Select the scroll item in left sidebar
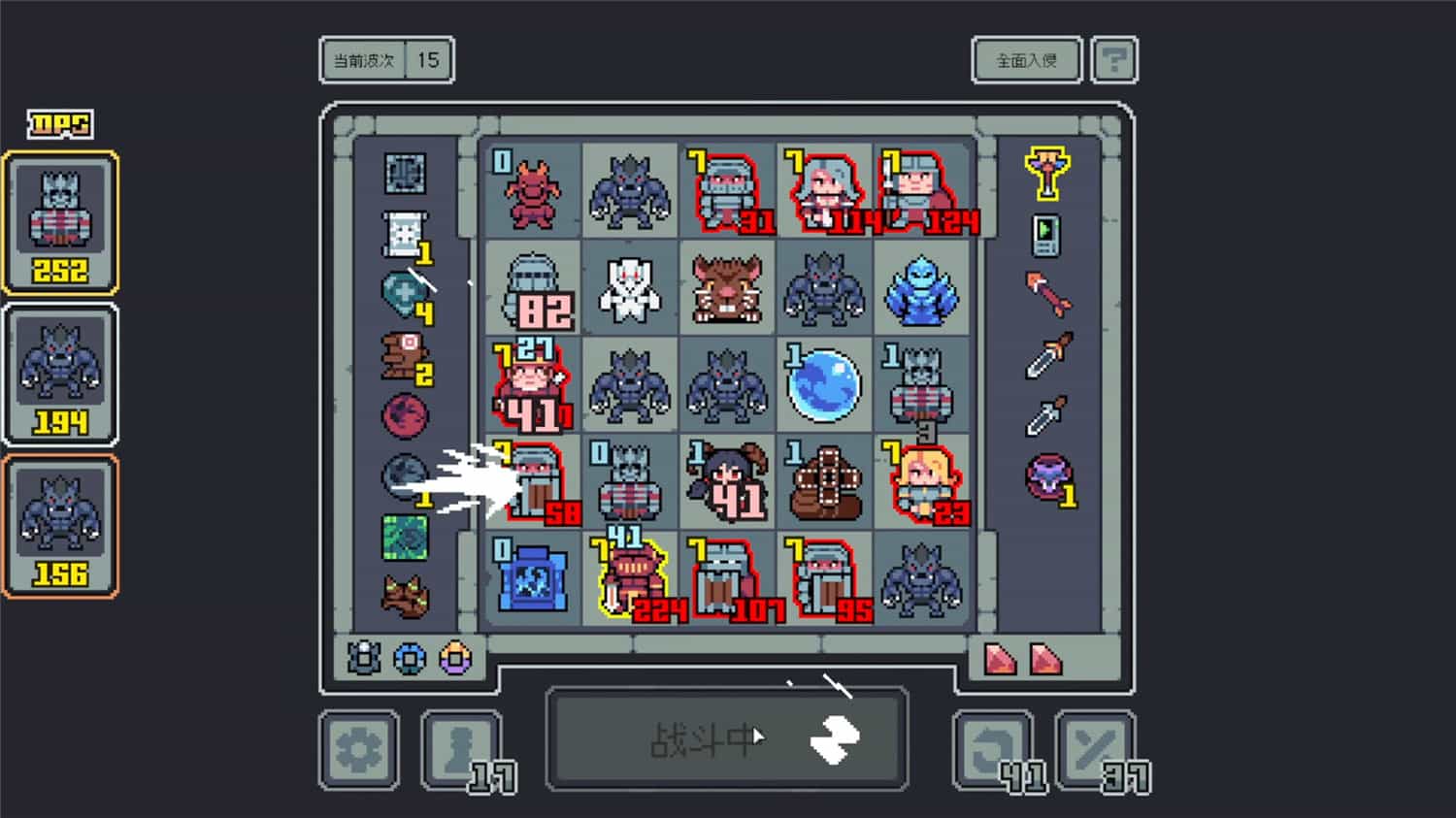Screen dimensions: 1456x818 (408, 233)
